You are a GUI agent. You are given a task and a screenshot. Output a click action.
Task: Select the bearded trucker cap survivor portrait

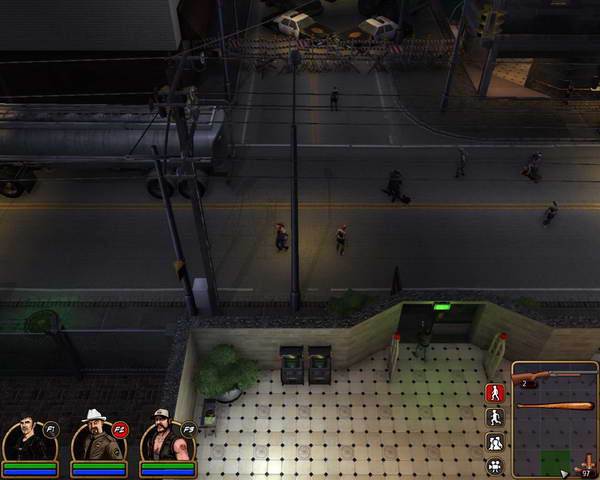pyautogui.click(x=164, y=437)
